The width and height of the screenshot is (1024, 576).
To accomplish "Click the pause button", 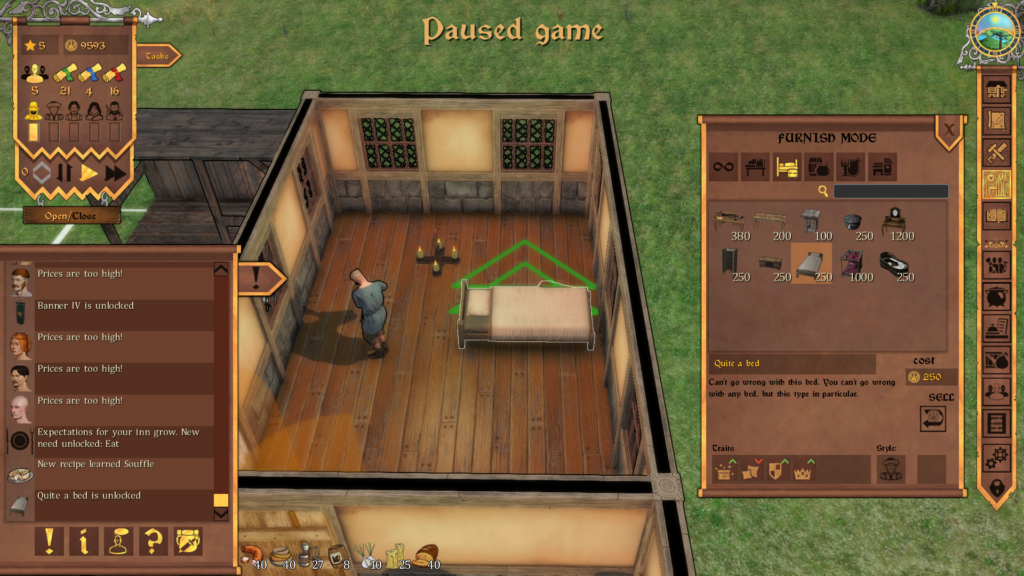I will [x=64, y=172].
